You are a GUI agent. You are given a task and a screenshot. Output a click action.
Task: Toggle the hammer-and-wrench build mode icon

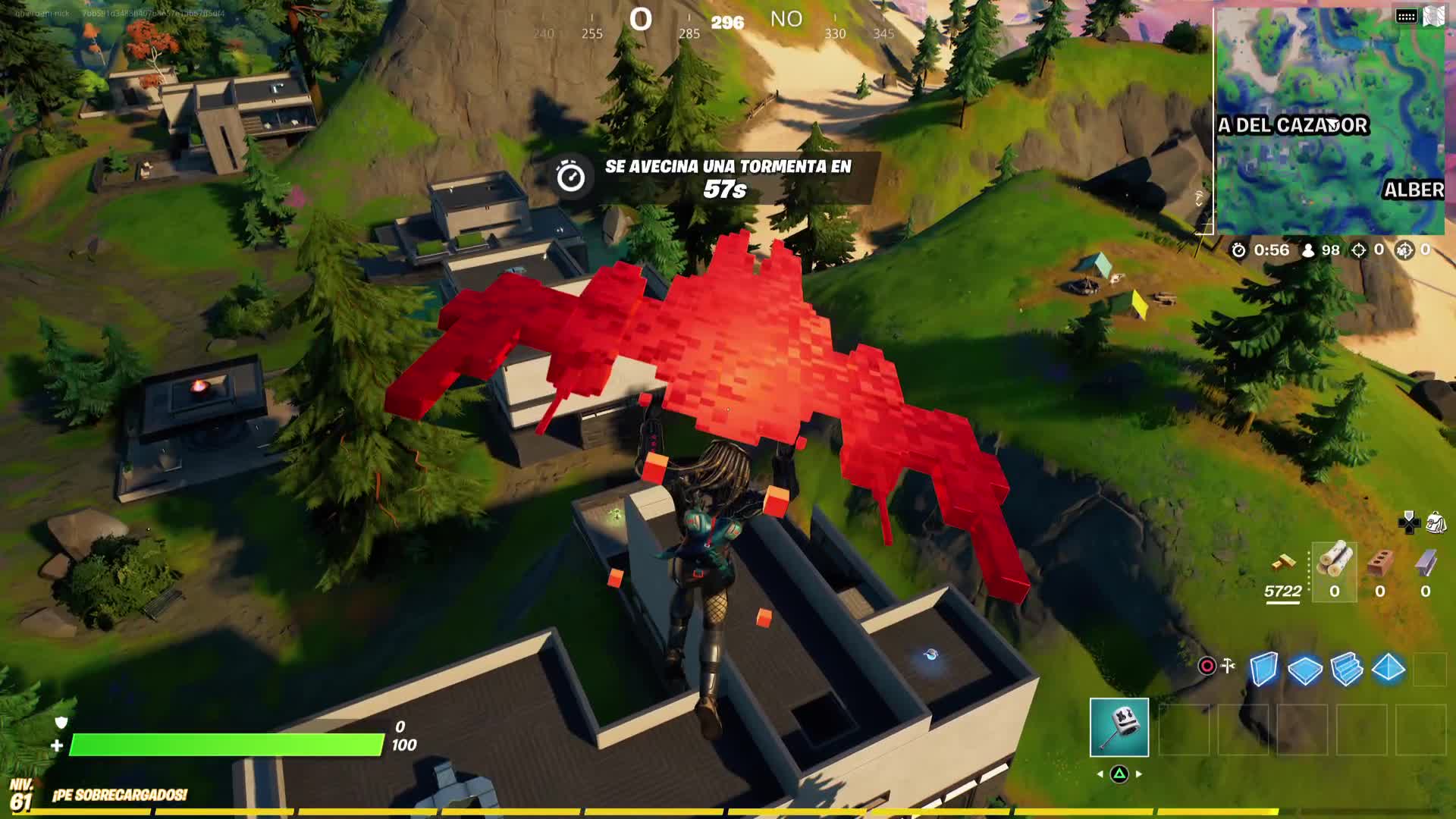1228,666
